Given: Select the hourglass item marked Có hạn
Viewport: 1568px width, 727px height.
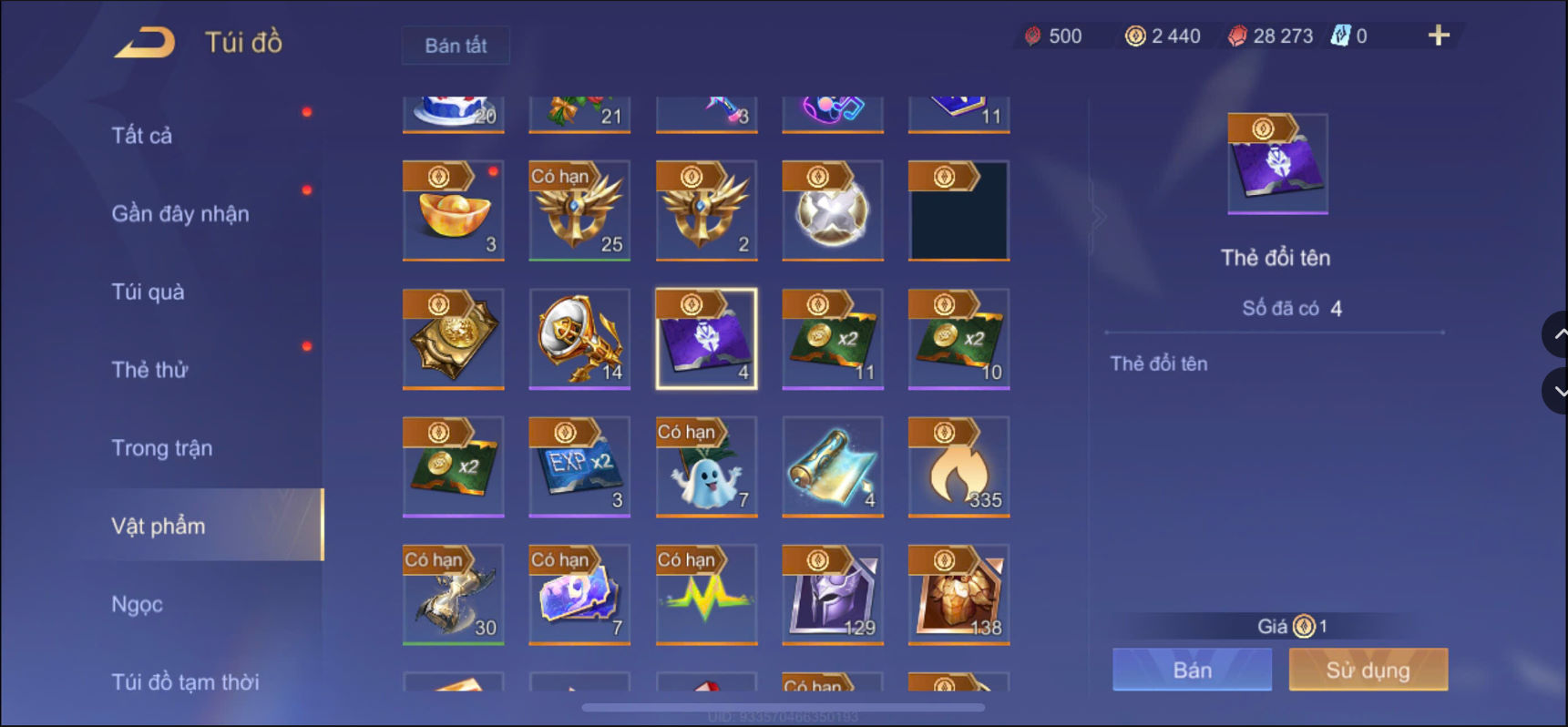Looking at the screenshot, I should pos(453,594).
